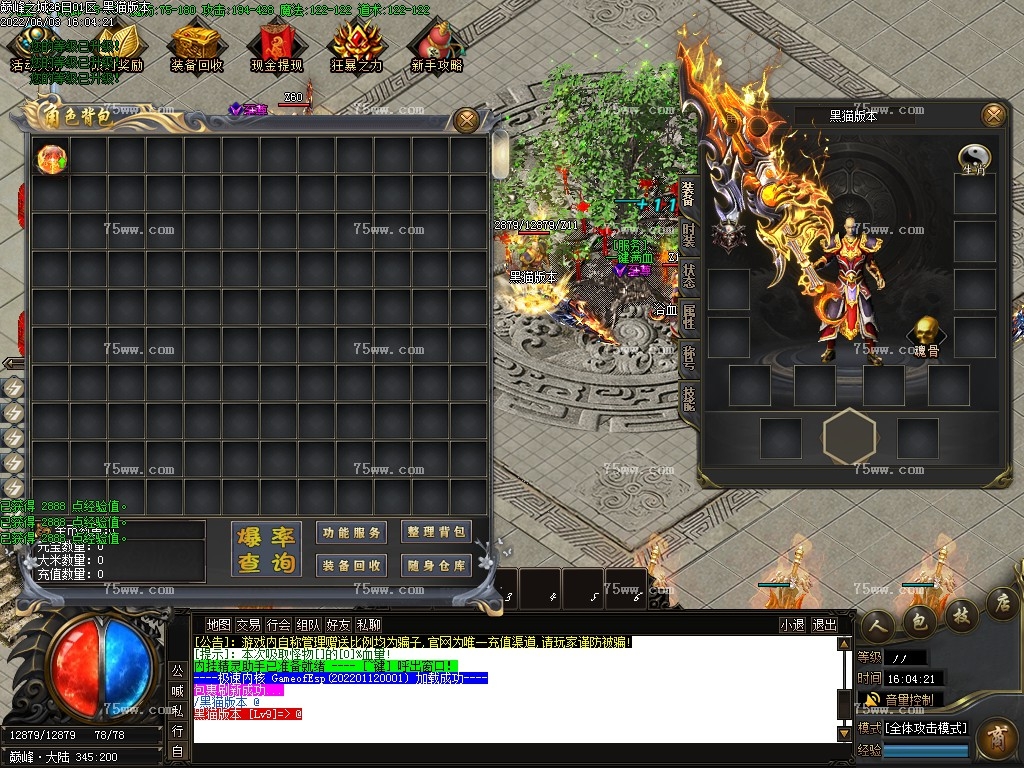Open the 爆率查询 drop rate lookup
Screen dimensions: 1024x768
(267, 549)
